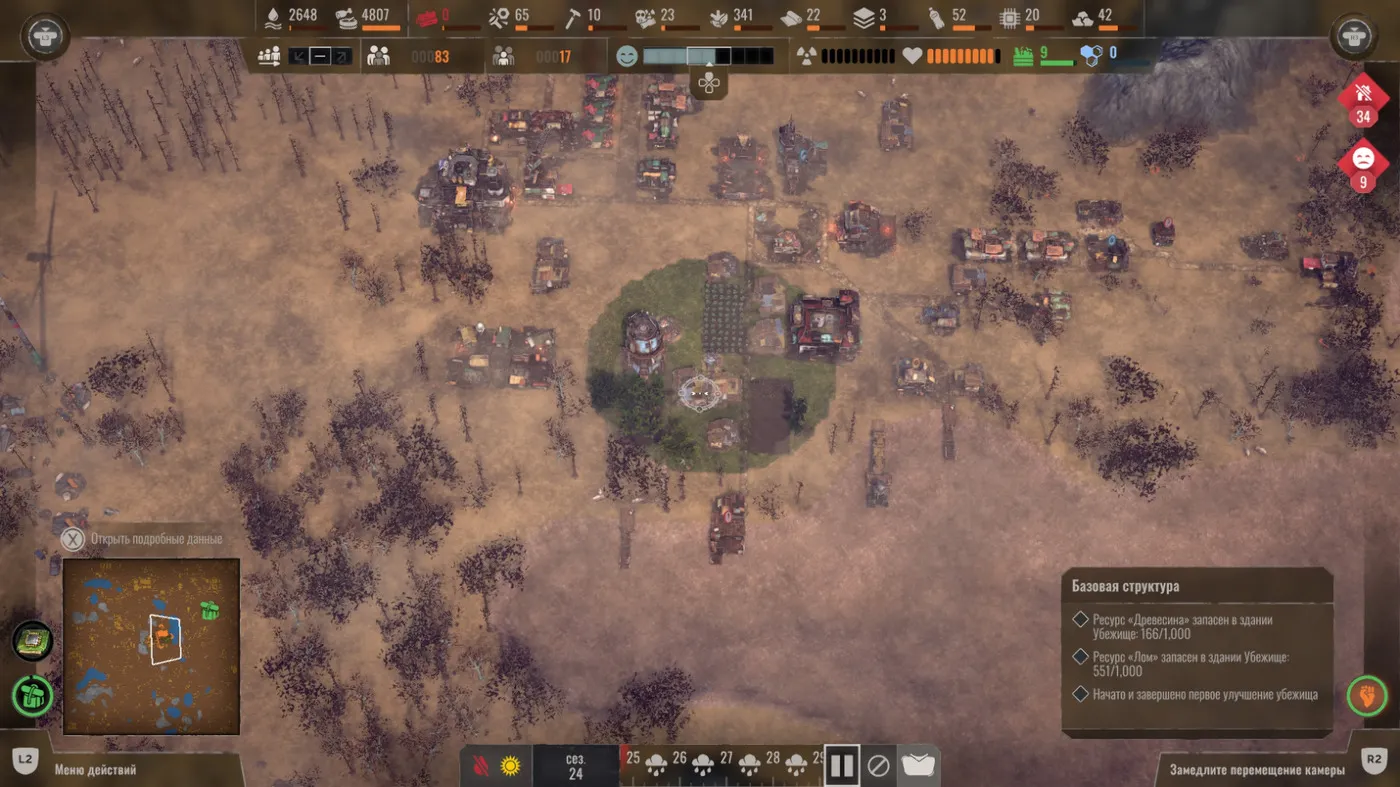
Task: Pause the game with the pause button
Action: (x=842, y=766)
